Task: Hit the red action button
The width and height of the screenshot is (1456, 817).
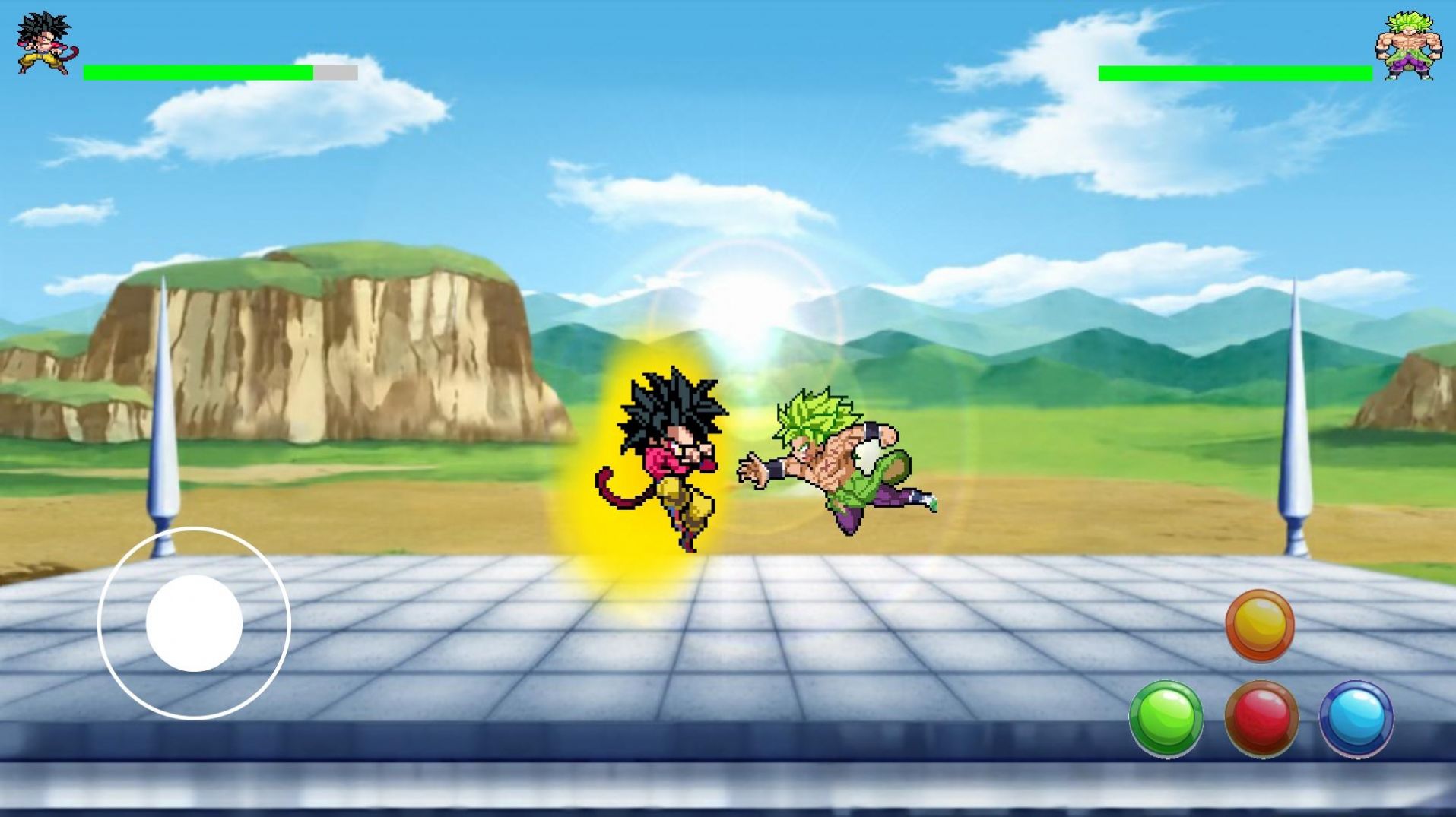Action: 1261,718
